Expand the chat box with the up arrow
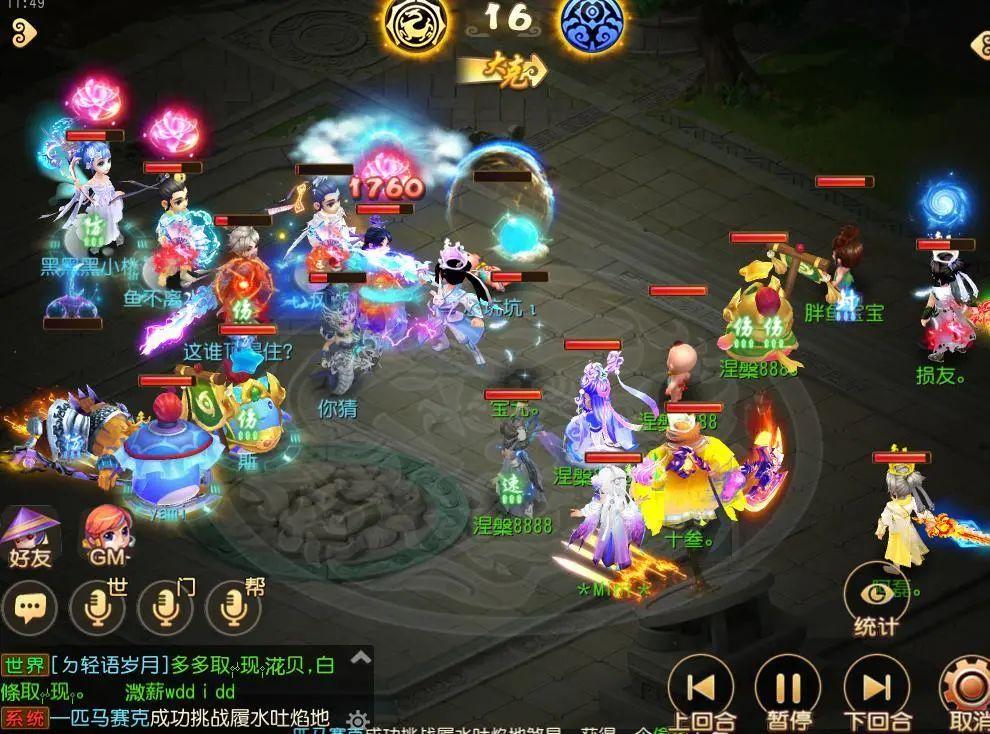 click(361, 658)
